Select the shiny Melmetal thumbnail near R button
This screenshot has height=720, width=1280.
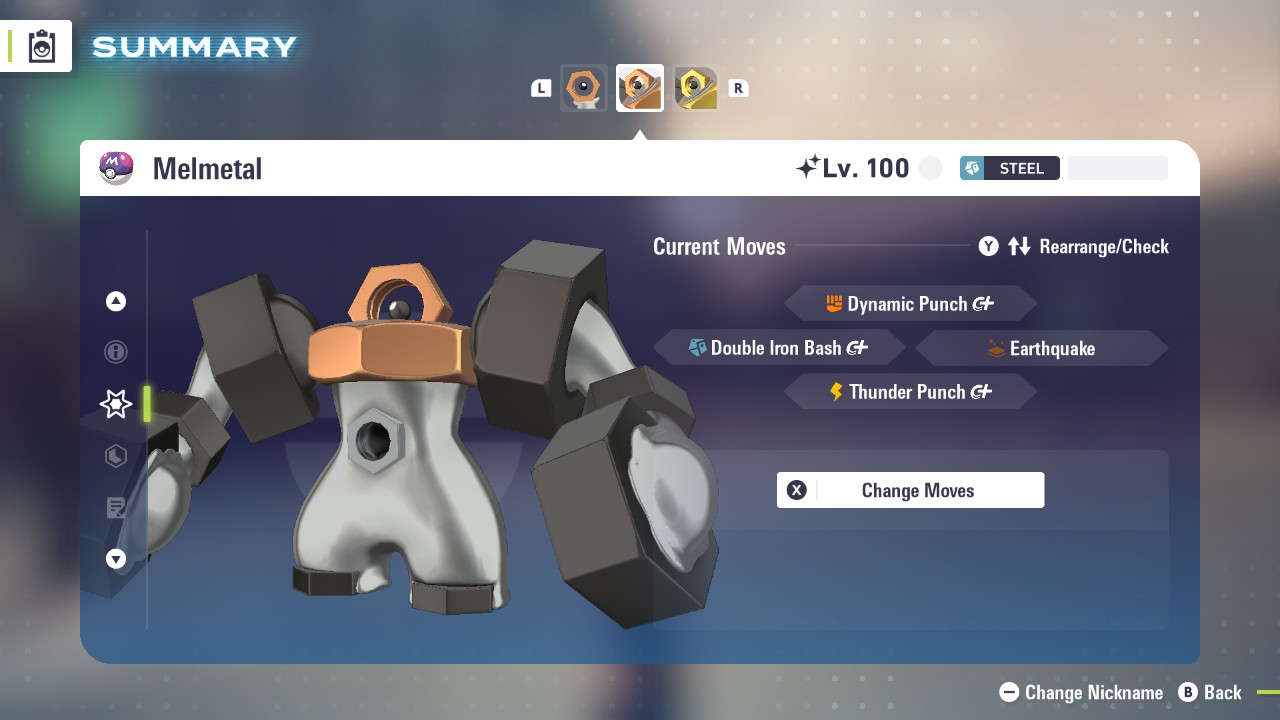696,87
